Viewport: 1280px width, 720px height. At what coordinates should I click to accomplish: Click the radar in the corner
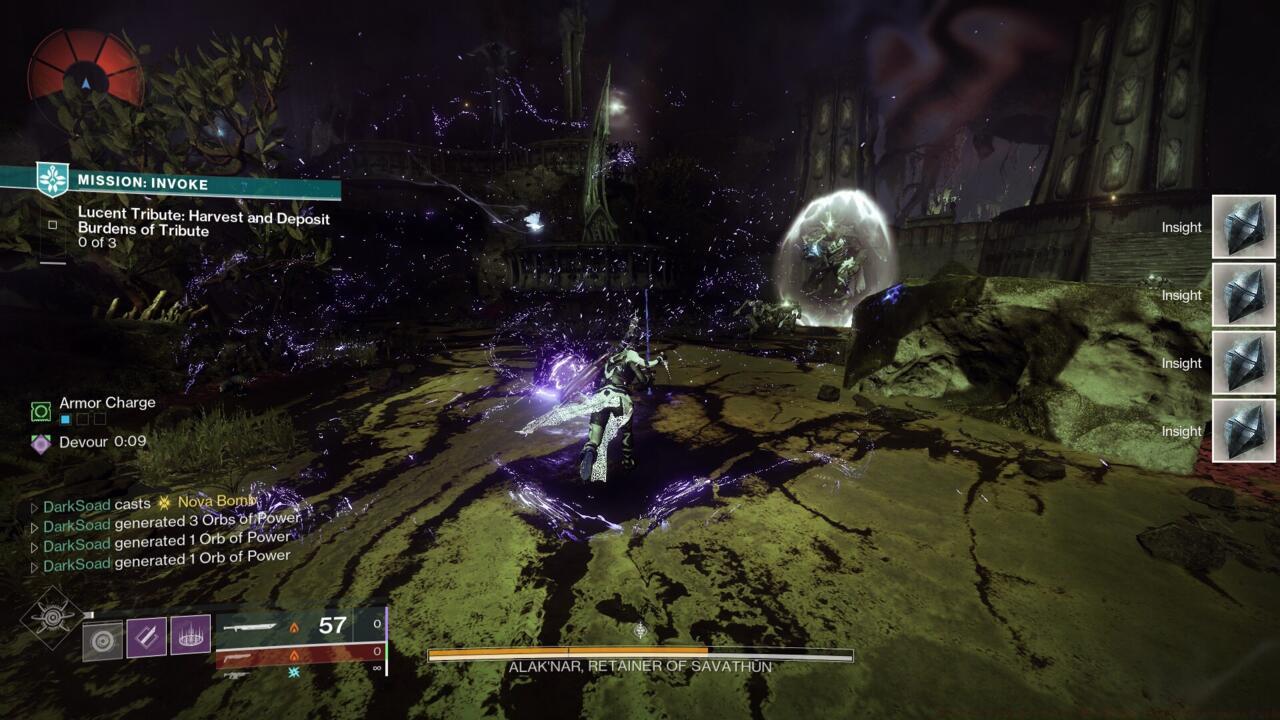86,67
